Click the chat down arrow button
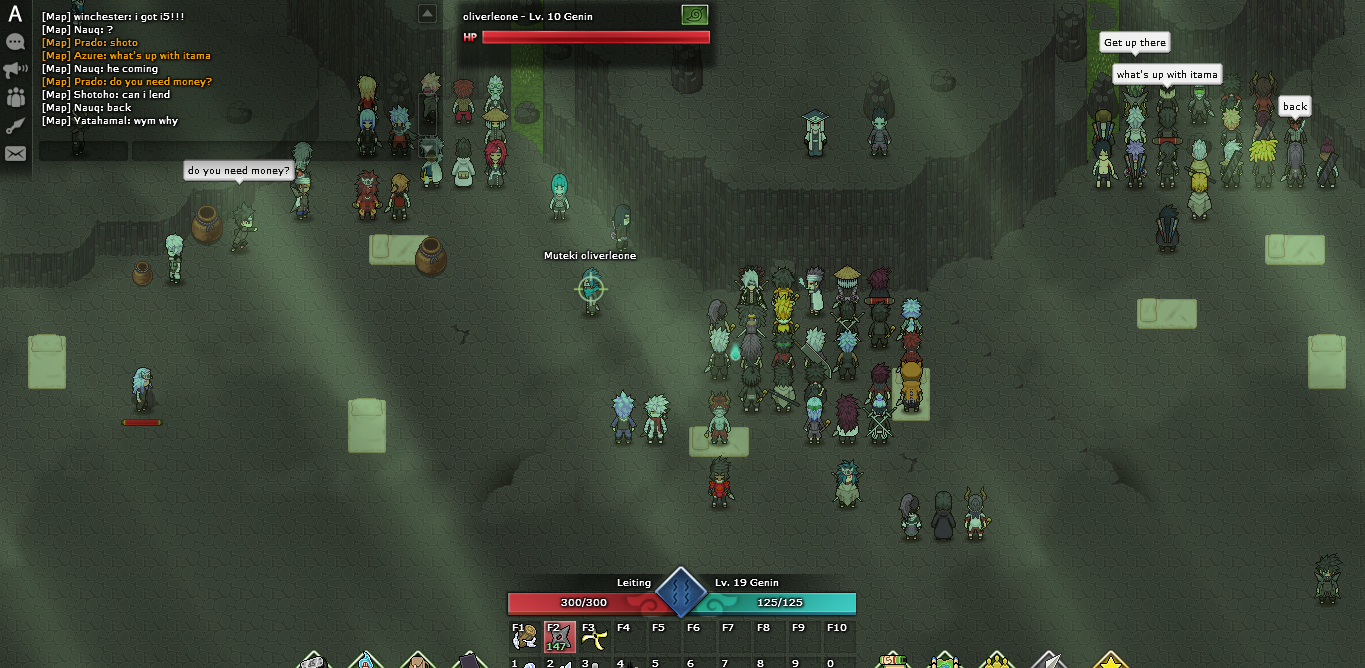1365x668 pixels. (428, 149)
